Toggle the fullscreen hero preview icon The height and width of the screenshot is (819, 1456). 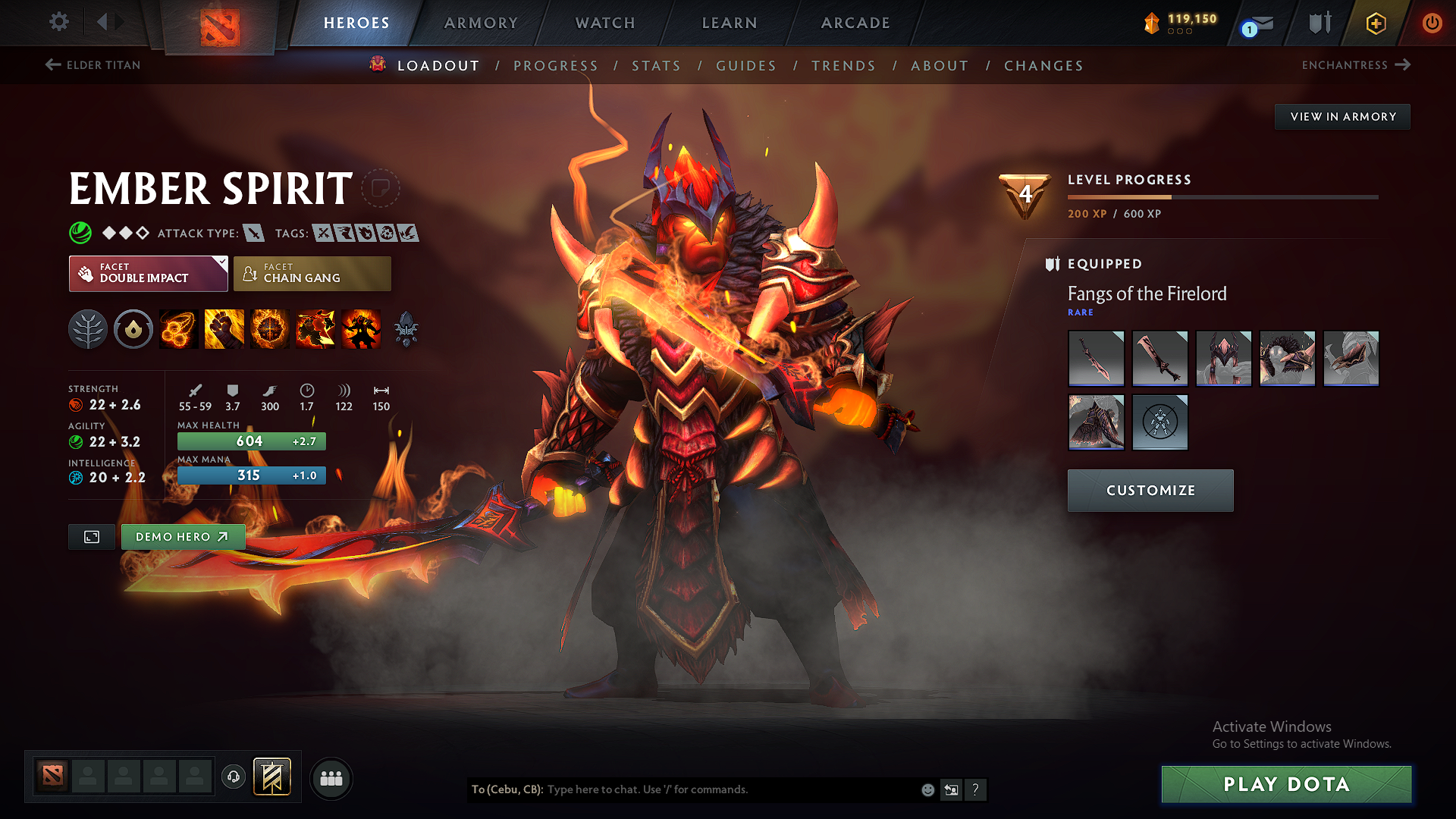[x=91, y=536]
